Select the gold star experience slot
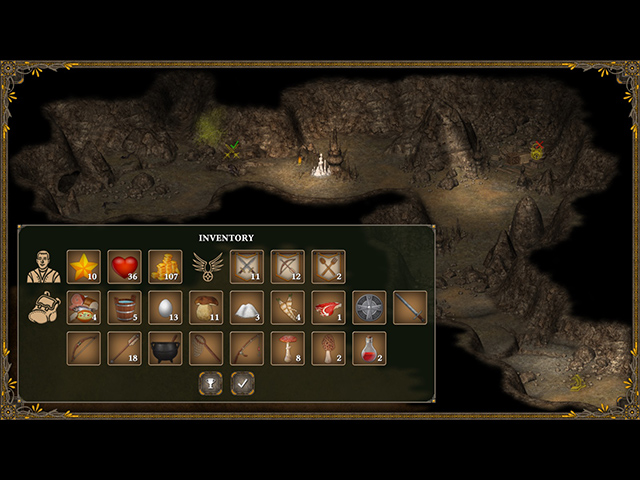The height and width of the screenshot is (480, 640). tap(84, 267)
